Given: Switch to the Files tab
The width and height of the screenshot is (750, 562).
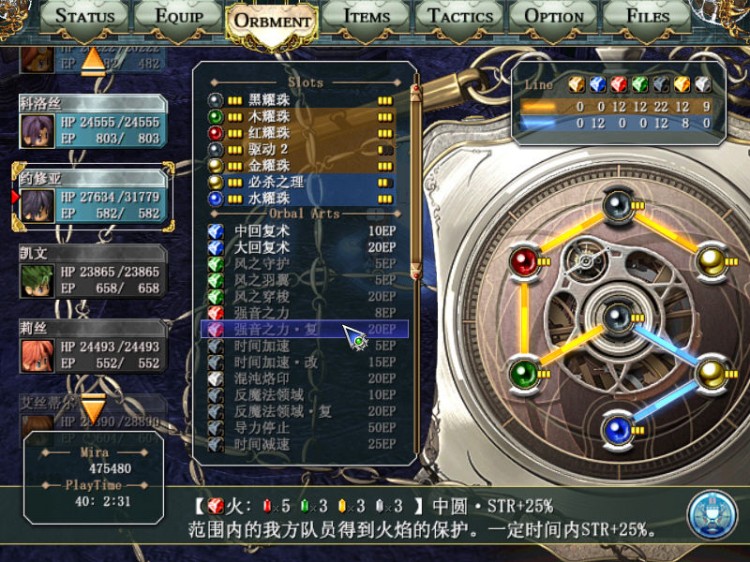Looking at the screenshot, I should [647, 16].
